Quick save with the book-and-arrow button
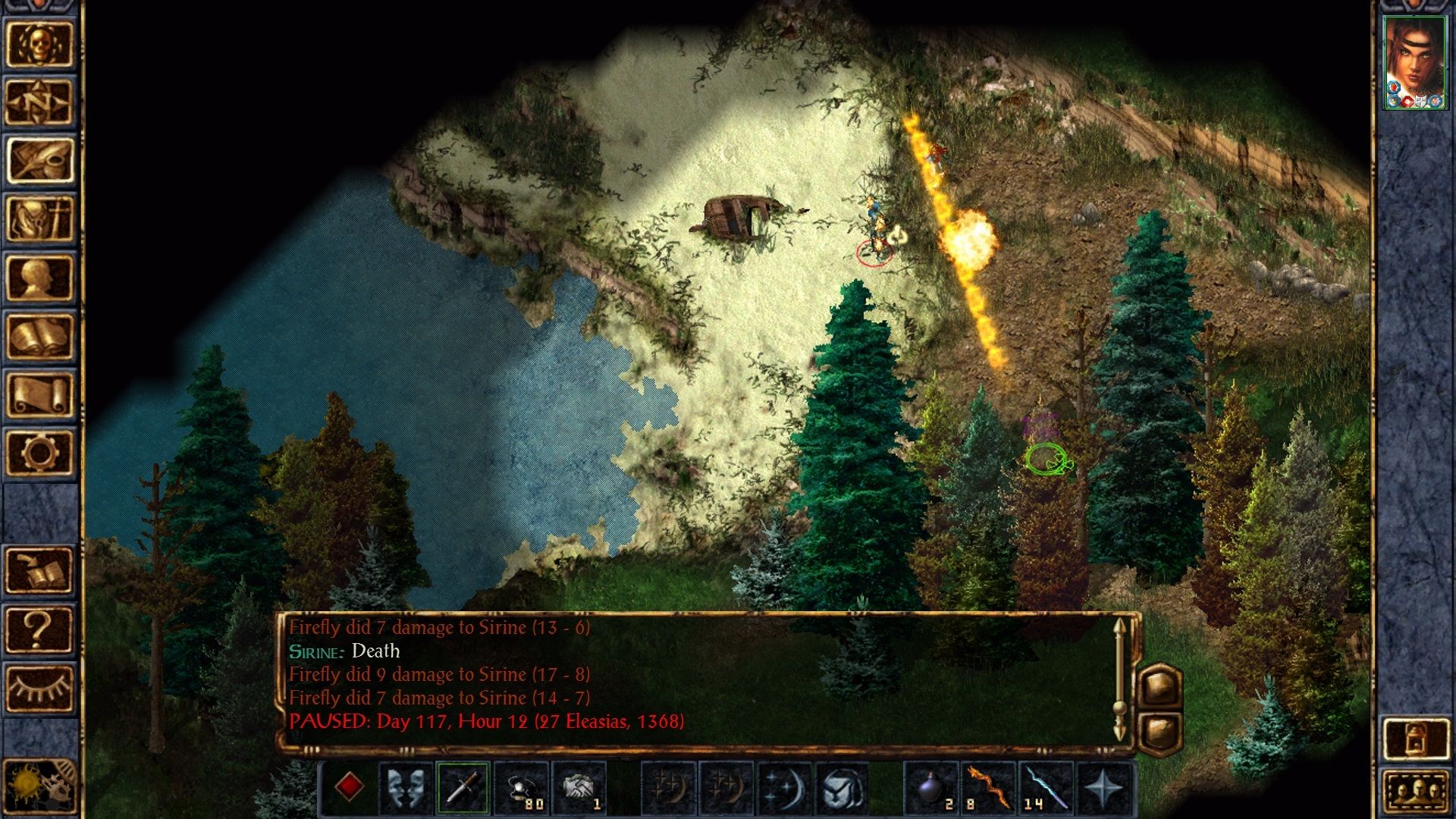Viewport: 1456px width, 819px height. (39, 570)
